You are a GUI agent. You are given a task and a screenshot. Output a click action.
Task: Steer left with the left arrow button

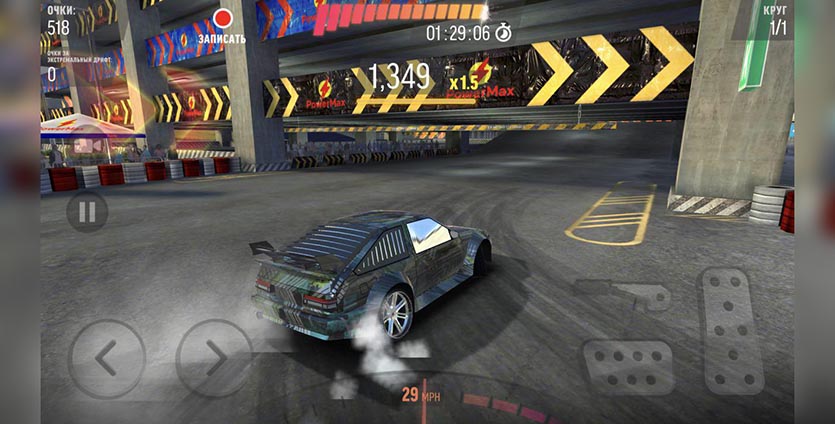pyautogui.click(x=106, y=357)
